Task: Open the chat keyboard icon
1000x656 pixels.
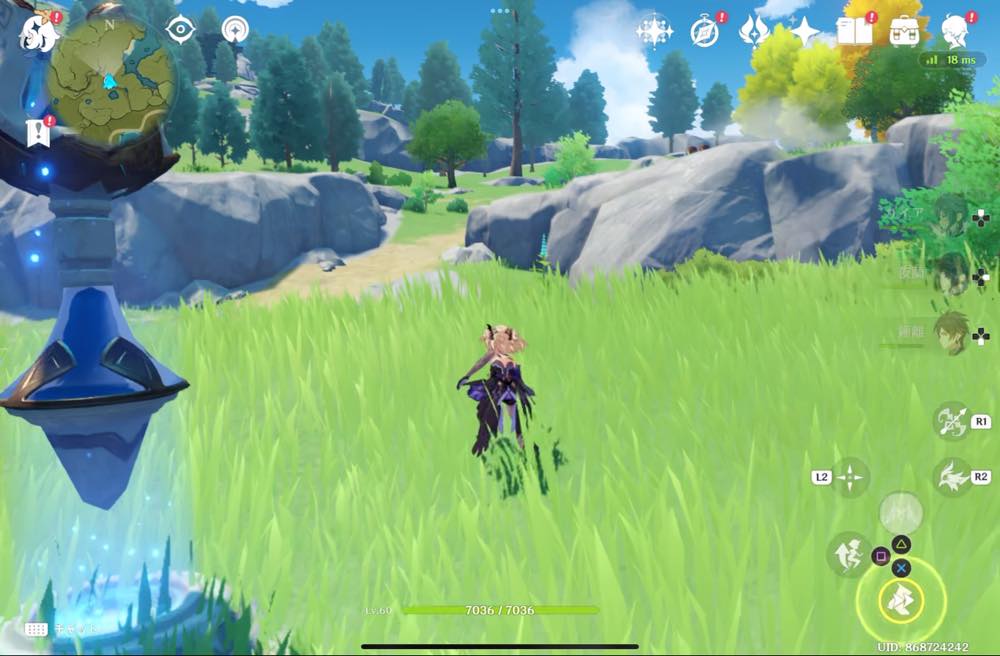Action: [x=37, y=629]
